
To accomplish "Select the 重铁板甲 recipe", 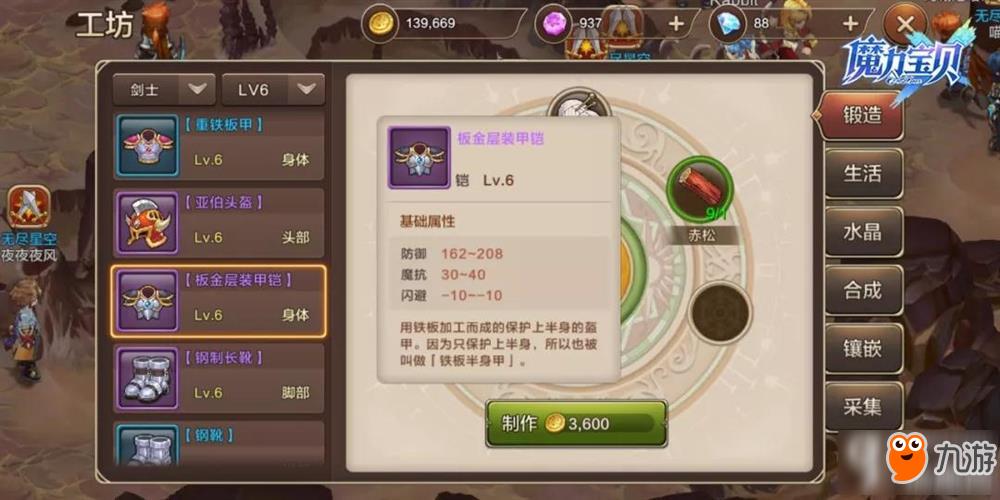I will point(219,144).
